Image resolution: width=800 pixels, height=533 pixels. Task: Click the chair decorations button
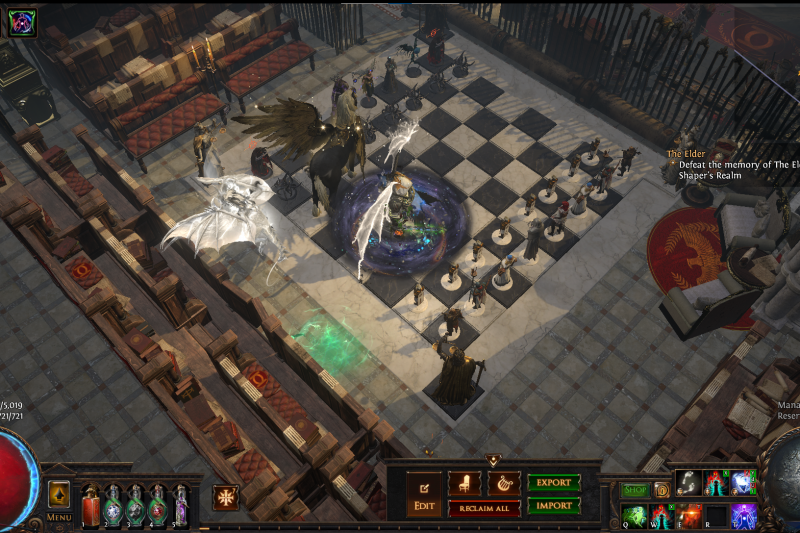(x=464, y=483)
